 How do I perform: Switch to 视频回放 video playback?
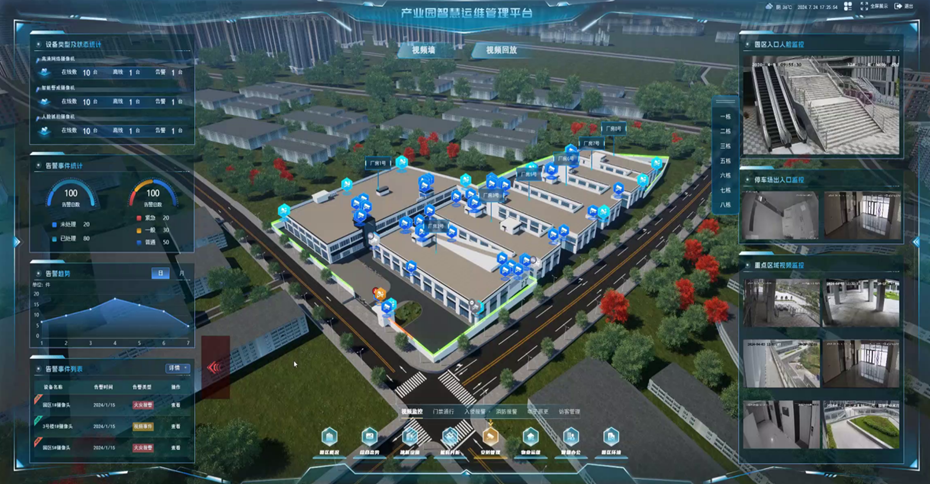tap(501, 50)
